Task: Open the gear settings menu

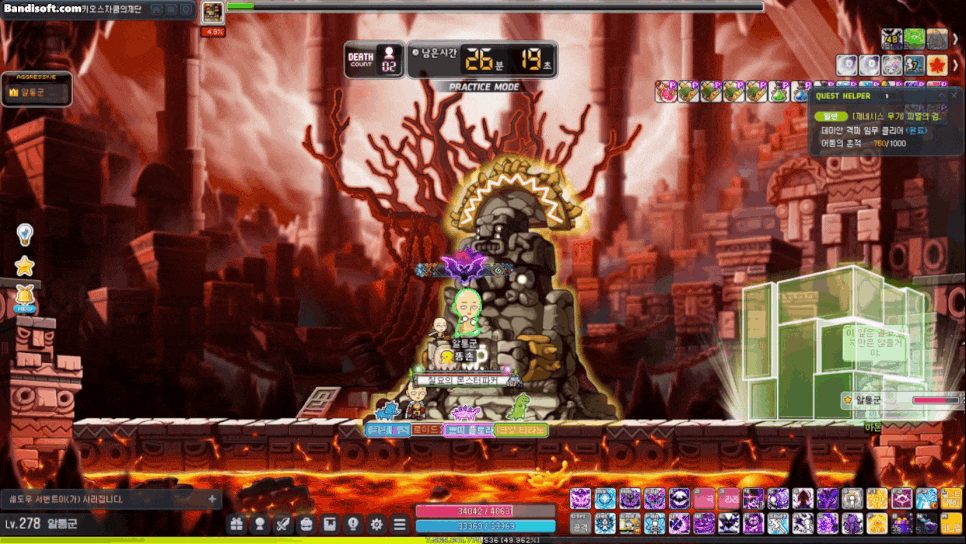Action: [376, 523]
